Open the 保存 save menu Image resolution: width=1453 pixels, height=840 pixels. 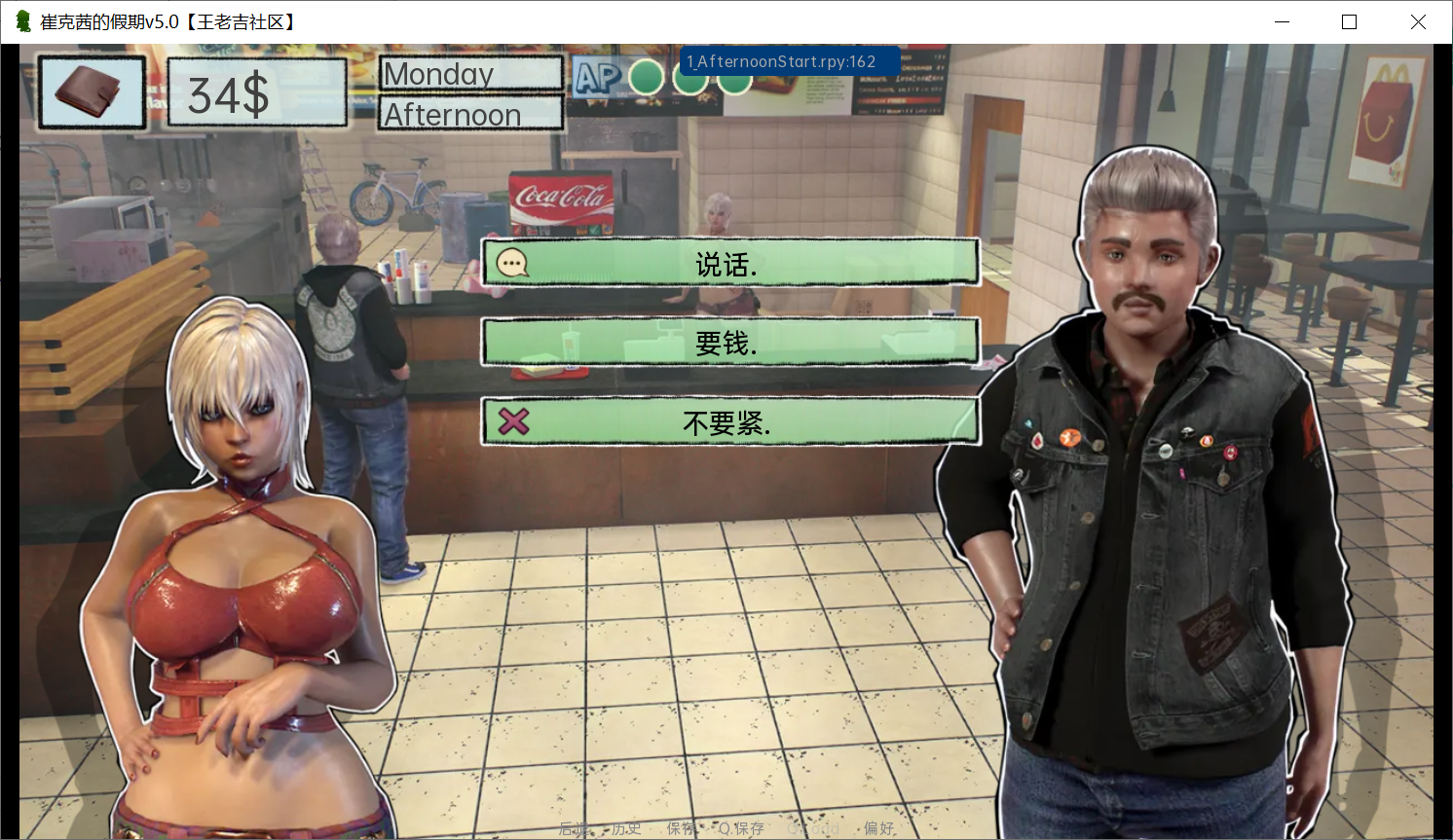[681, 828]
